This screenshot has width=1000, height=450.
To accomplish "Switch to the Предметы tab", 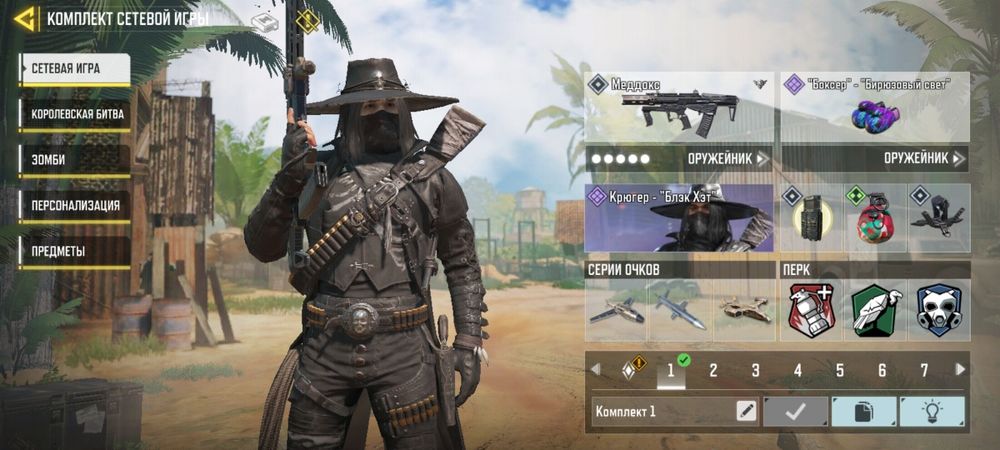I will [74, 251].
